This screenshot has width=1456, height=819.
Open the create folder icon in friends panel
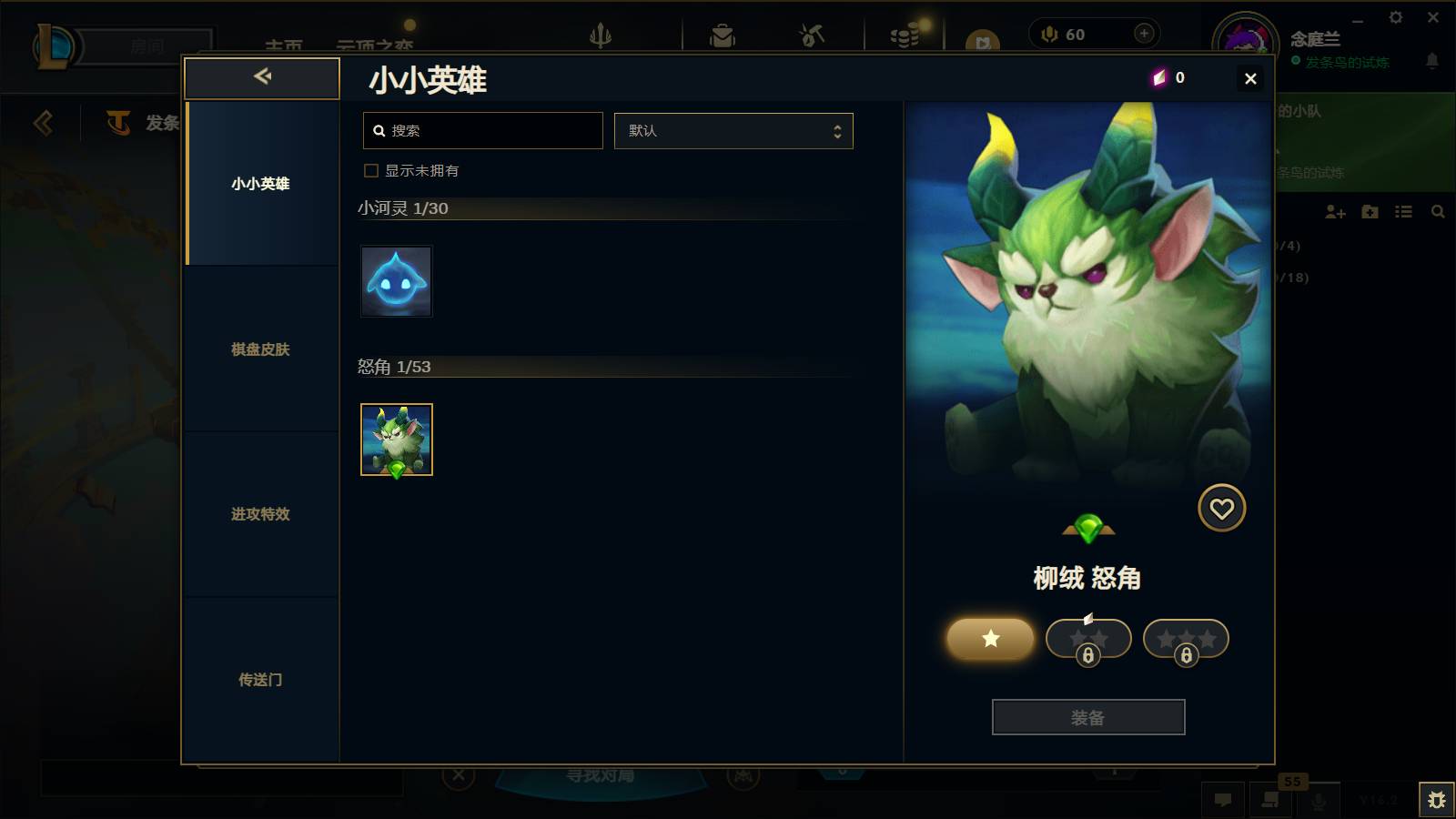[x=1369, y=212]
